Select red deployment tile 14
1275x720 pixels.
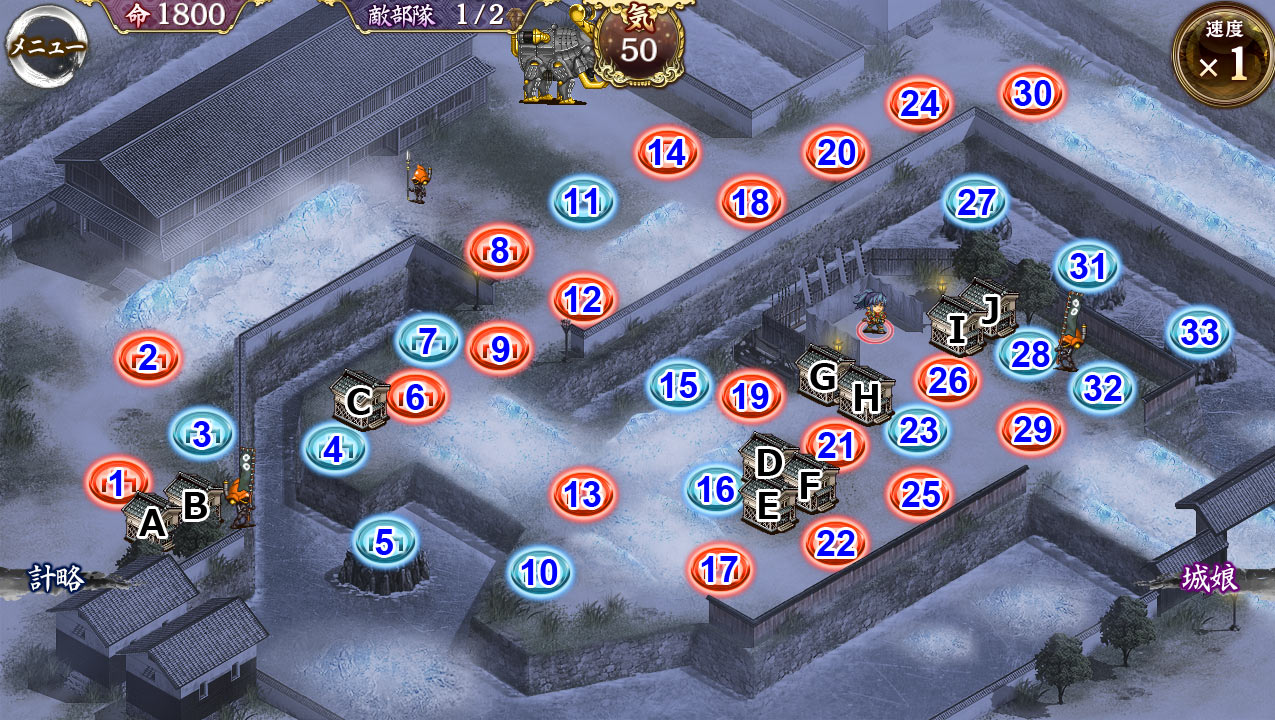[667, 153]
